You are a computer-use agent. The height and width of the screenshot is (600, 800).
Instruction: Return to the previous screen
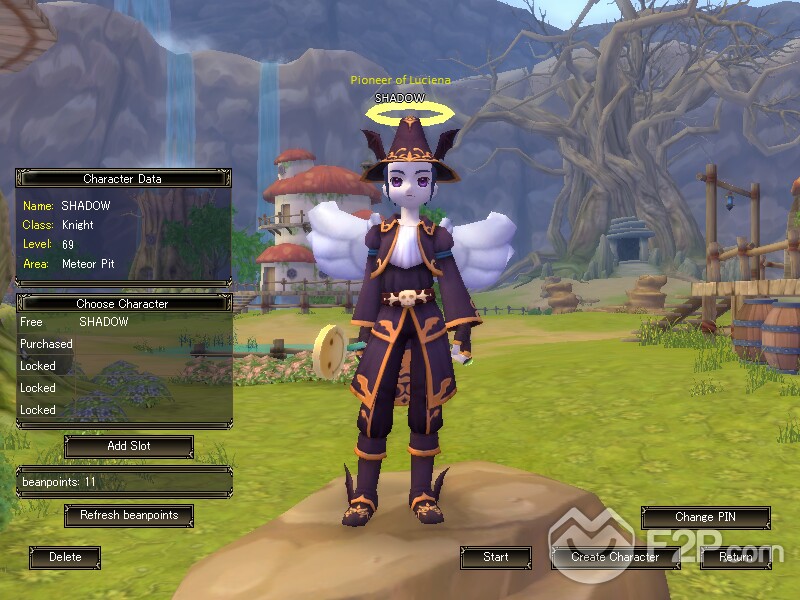[735, 557]
